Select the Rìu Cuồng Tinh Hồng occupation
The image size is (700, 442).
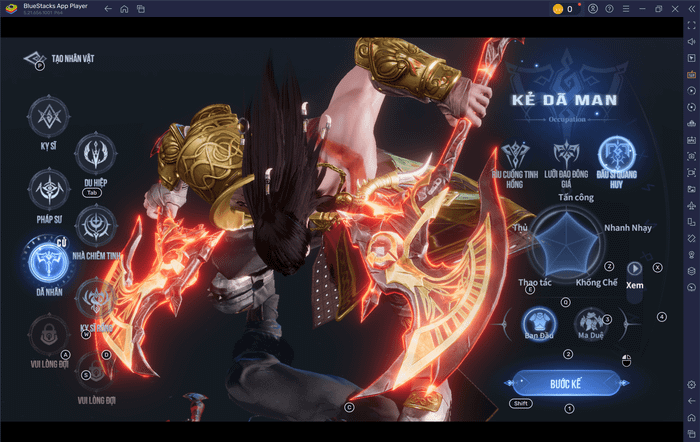[516, 155]
